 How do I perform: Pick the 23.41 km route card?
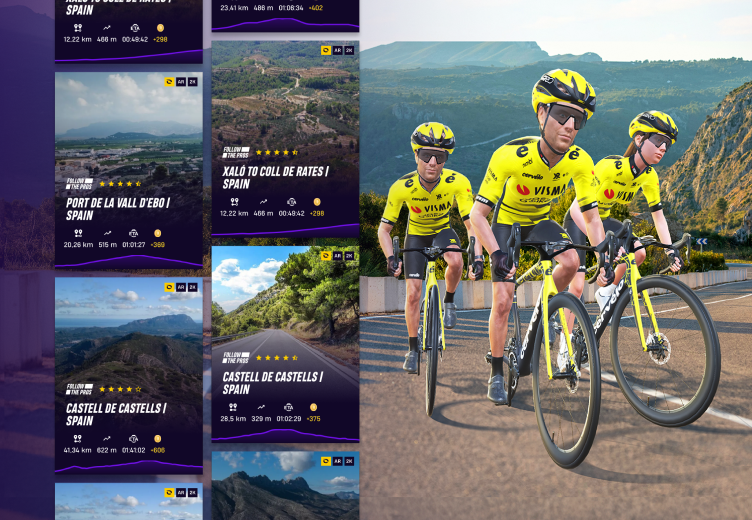pyautogui.click(x=285, y=14)
